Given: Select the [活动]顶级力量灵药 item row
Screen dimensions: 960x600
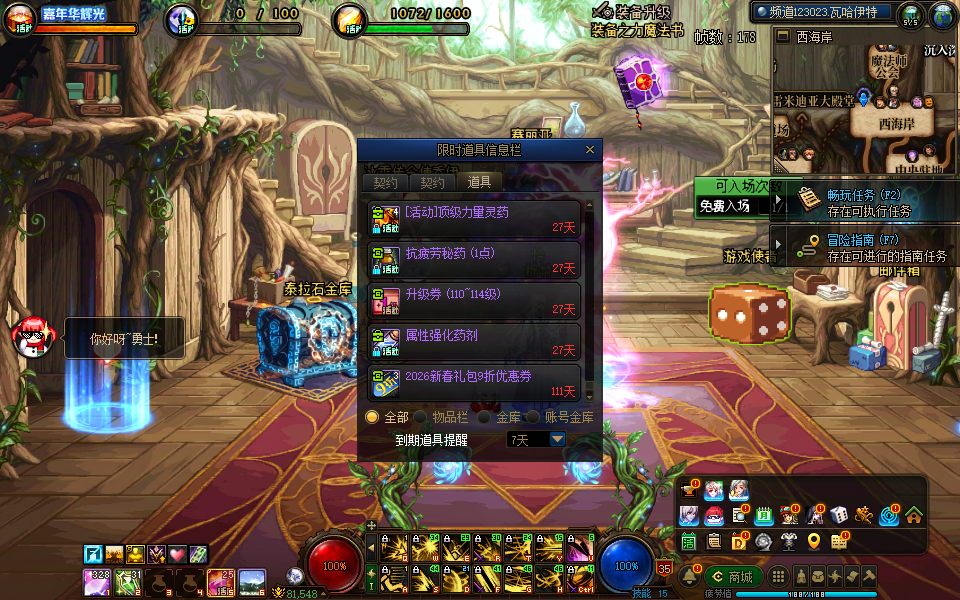Looking at the screenshot, I should [x=474, y=220].
